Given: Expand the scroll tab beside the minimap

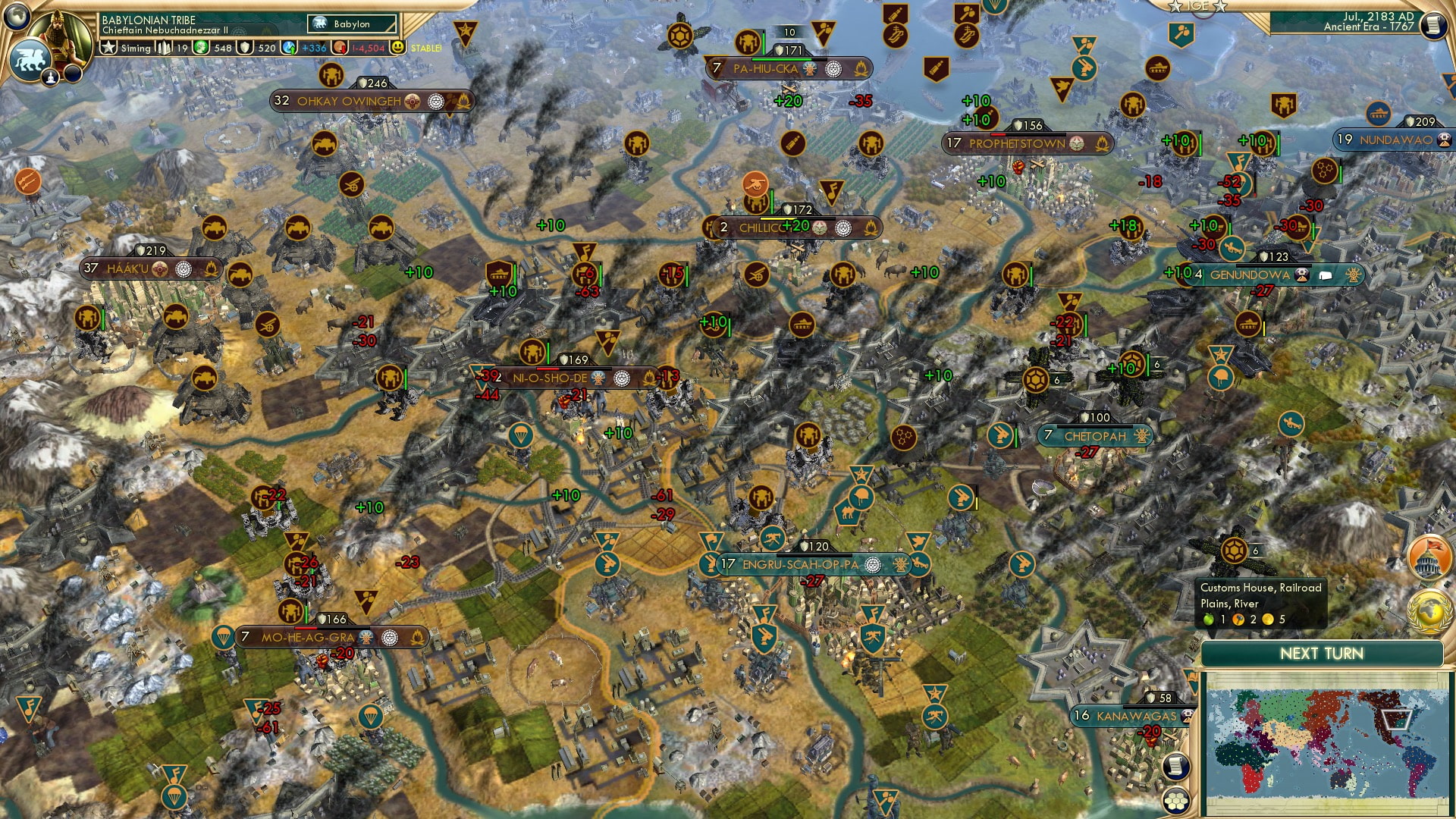Looking at the screenshot, I should 1175,767.
